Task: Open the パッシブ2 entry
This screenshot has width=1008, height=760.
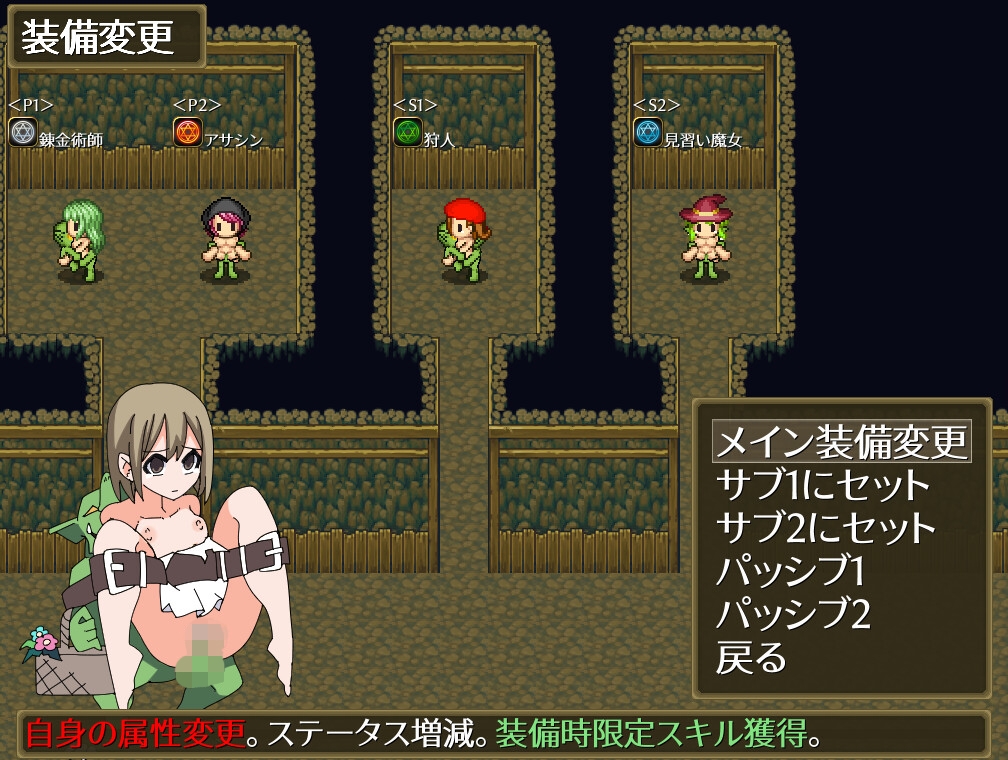Action: tap(792, 614)
